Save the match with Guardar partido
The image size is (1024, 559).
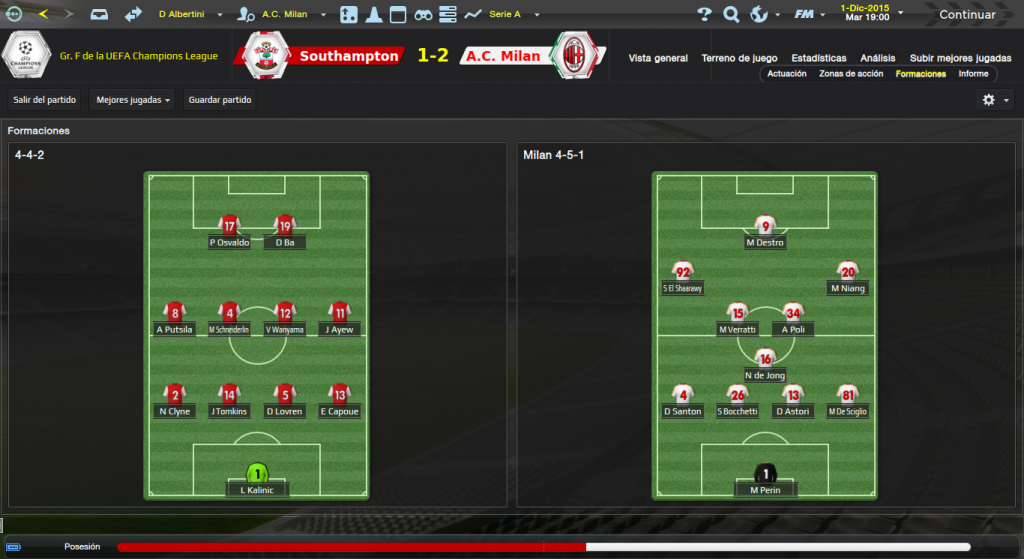[x=220, y=100]
